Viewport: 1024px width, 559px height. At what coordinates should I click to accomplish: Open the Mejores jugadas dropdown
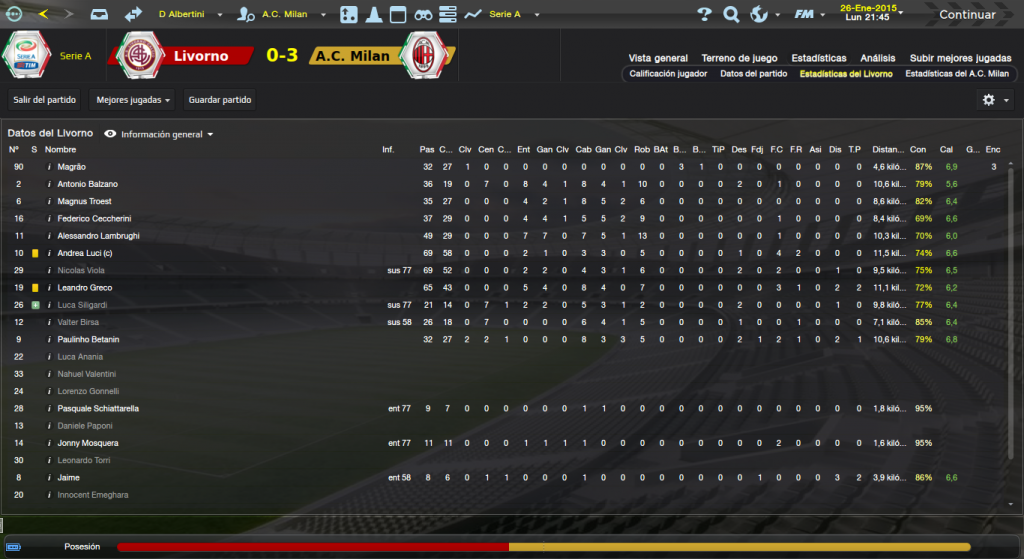tap(131, 99)
